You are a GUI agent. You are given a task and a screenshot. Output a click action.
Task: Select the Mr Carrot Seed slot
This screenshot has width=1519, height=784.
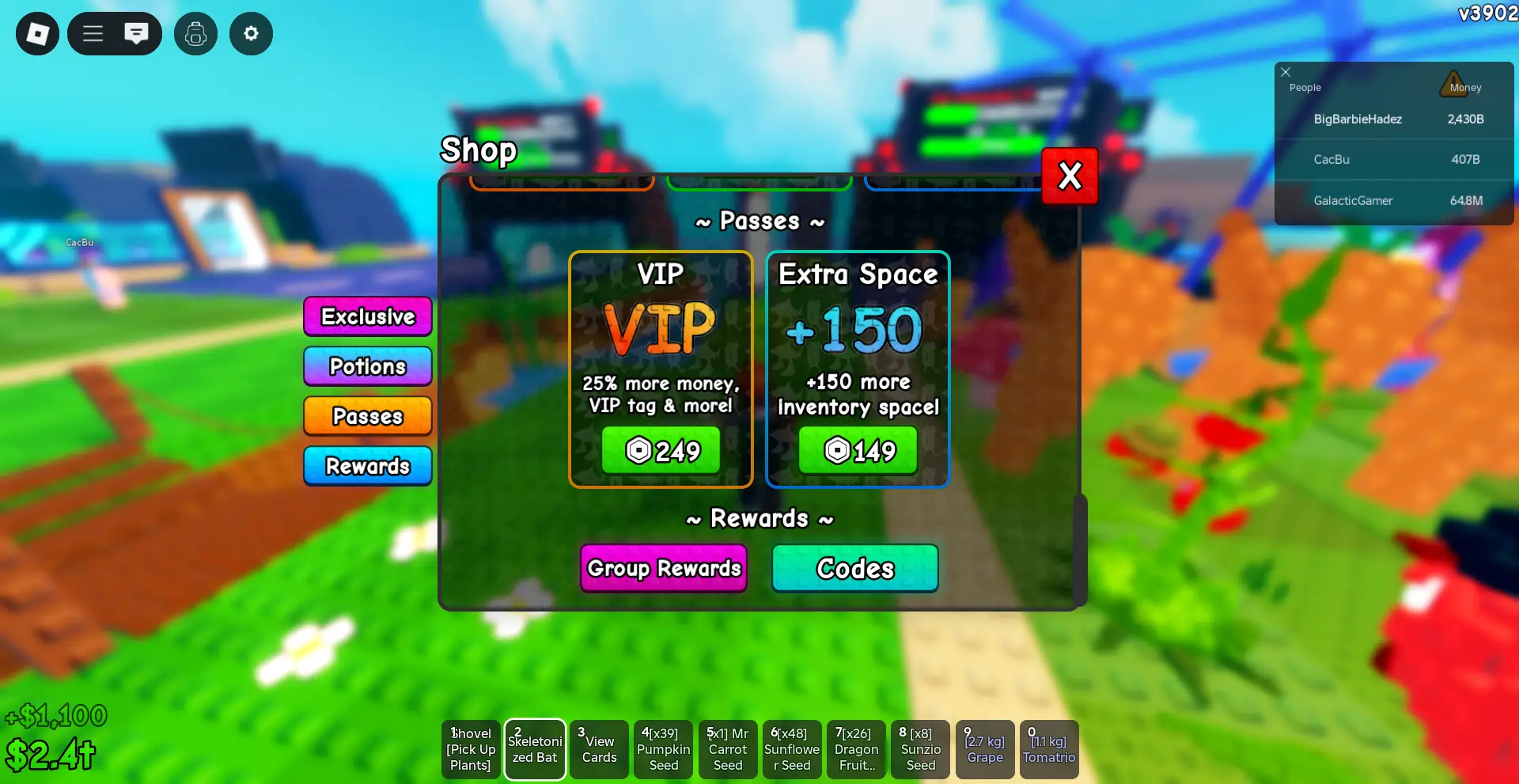coord(727,749)
